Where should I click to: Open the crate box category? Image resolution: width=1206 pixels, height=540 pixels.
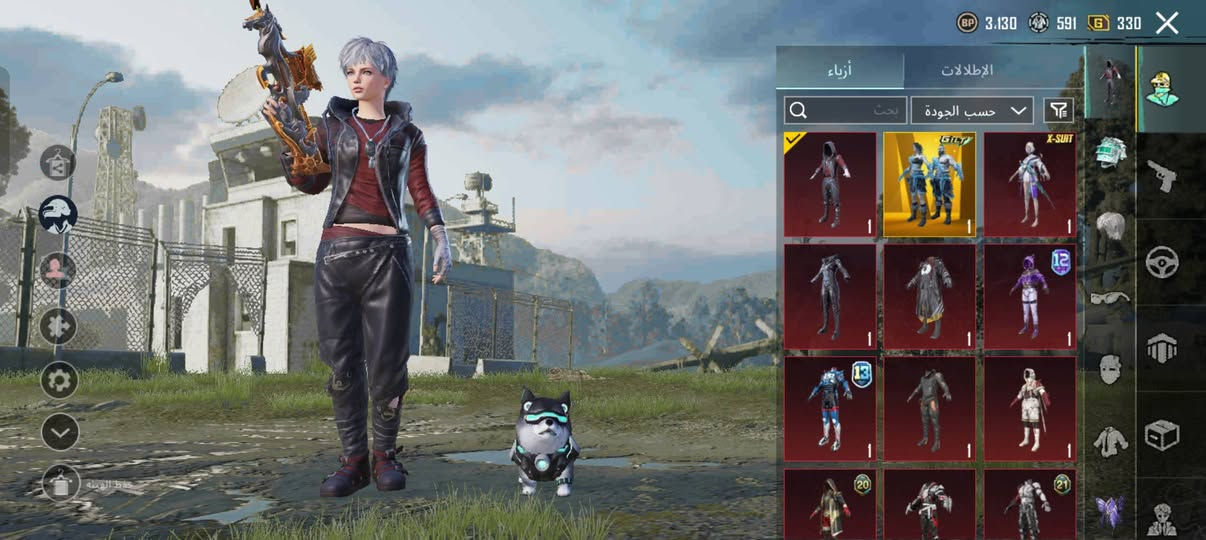1162,435
